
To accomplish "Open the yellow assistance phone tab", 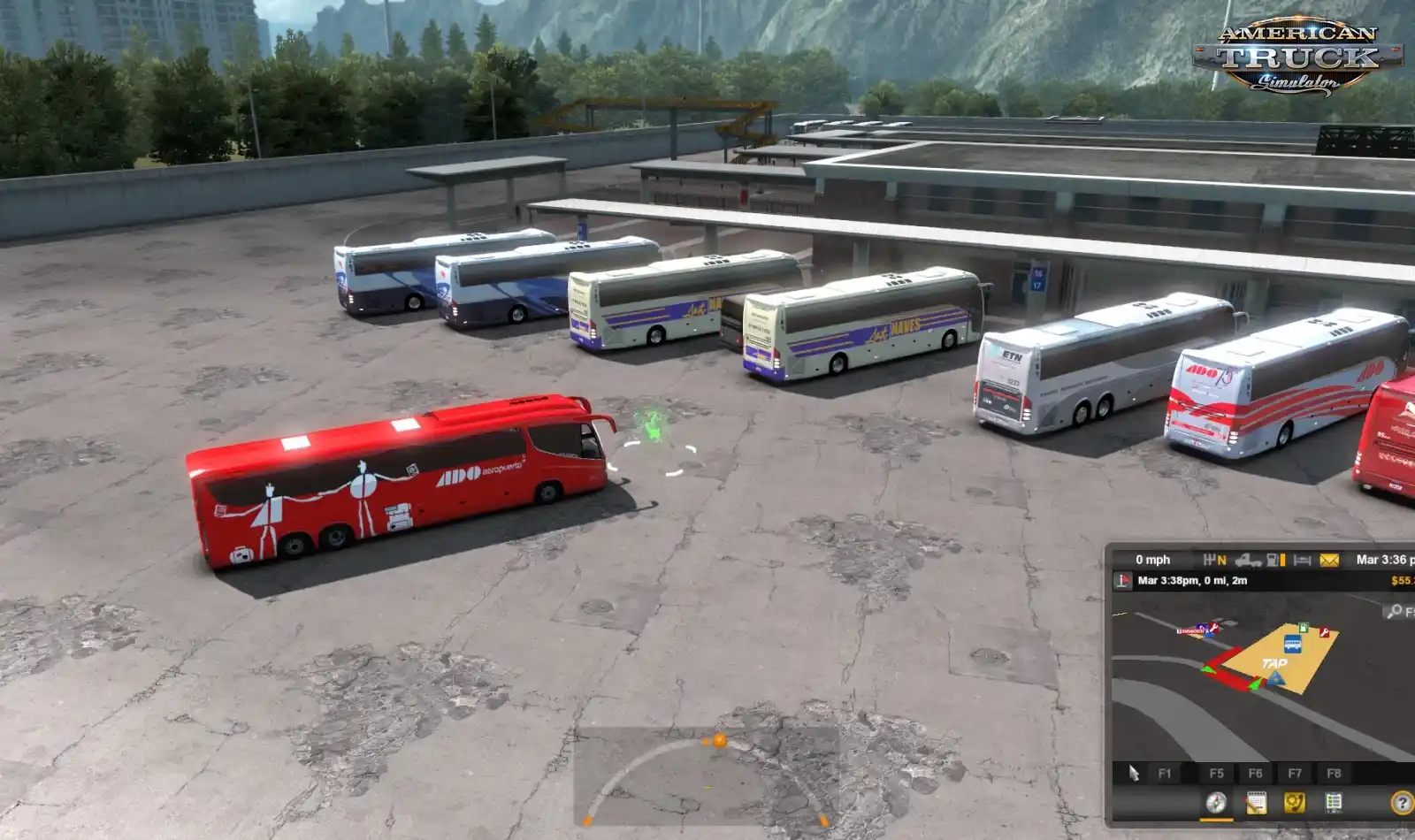I will 1295,803.
